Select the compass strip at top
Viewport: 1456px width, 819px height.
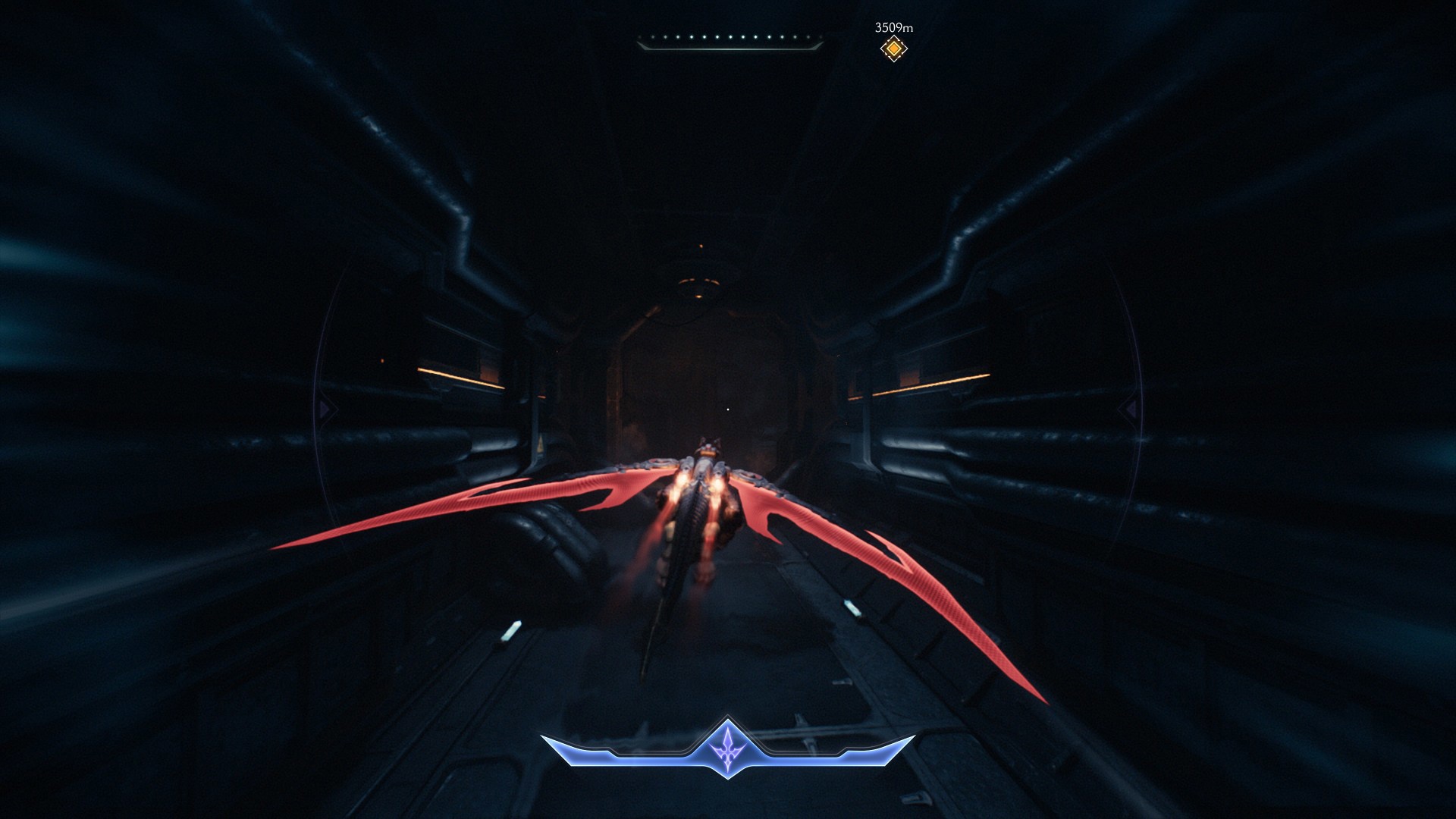coord(730,41)
